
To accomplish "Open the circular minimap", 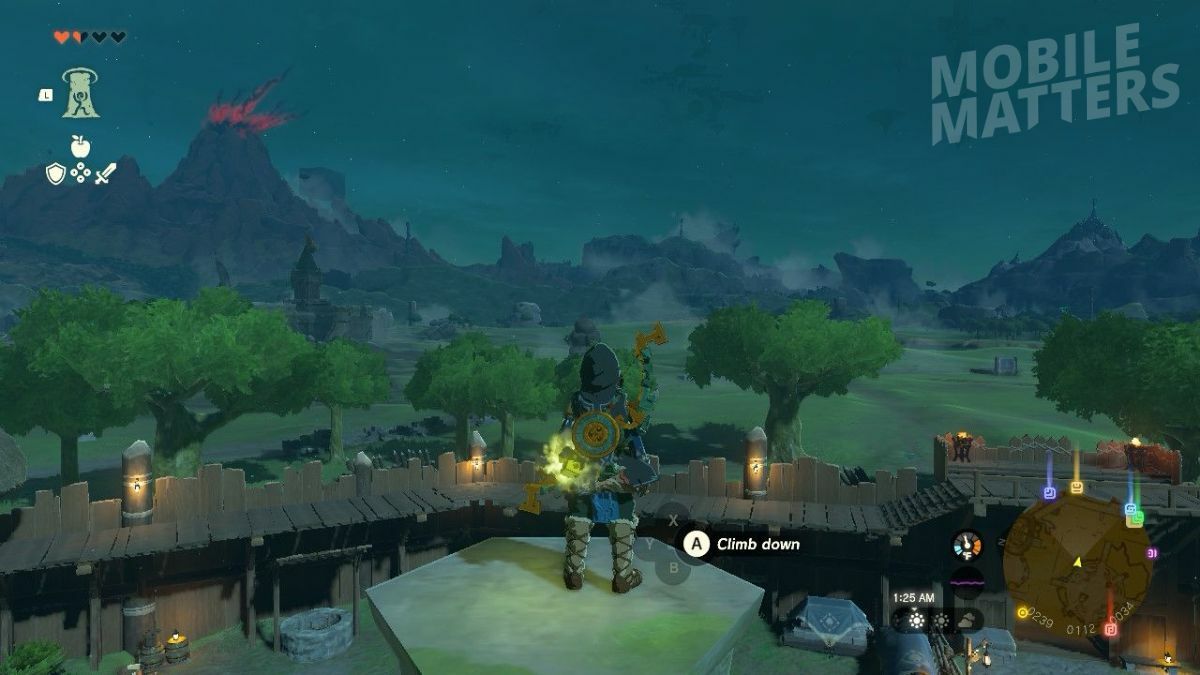I will click(1076, 563).
